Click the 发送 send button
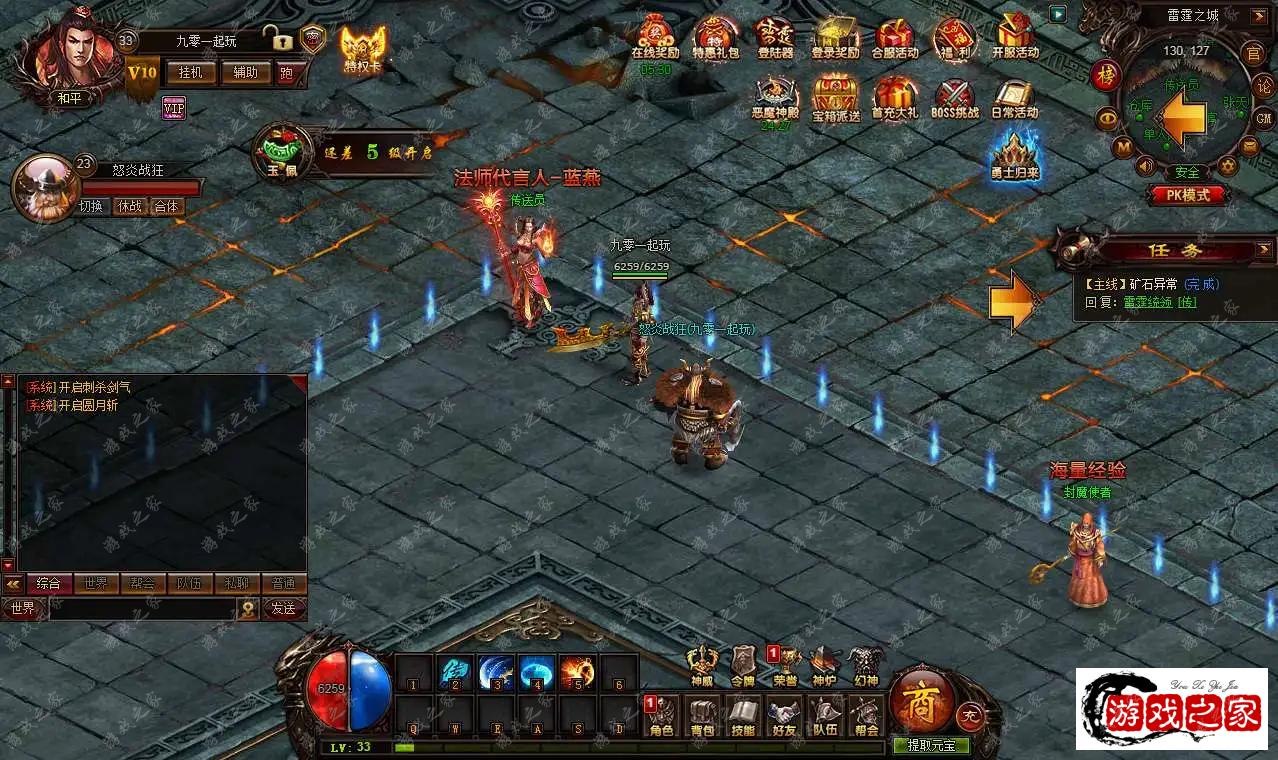The height and width of the screenshot is (760, 1278). (x=283, y=608)
